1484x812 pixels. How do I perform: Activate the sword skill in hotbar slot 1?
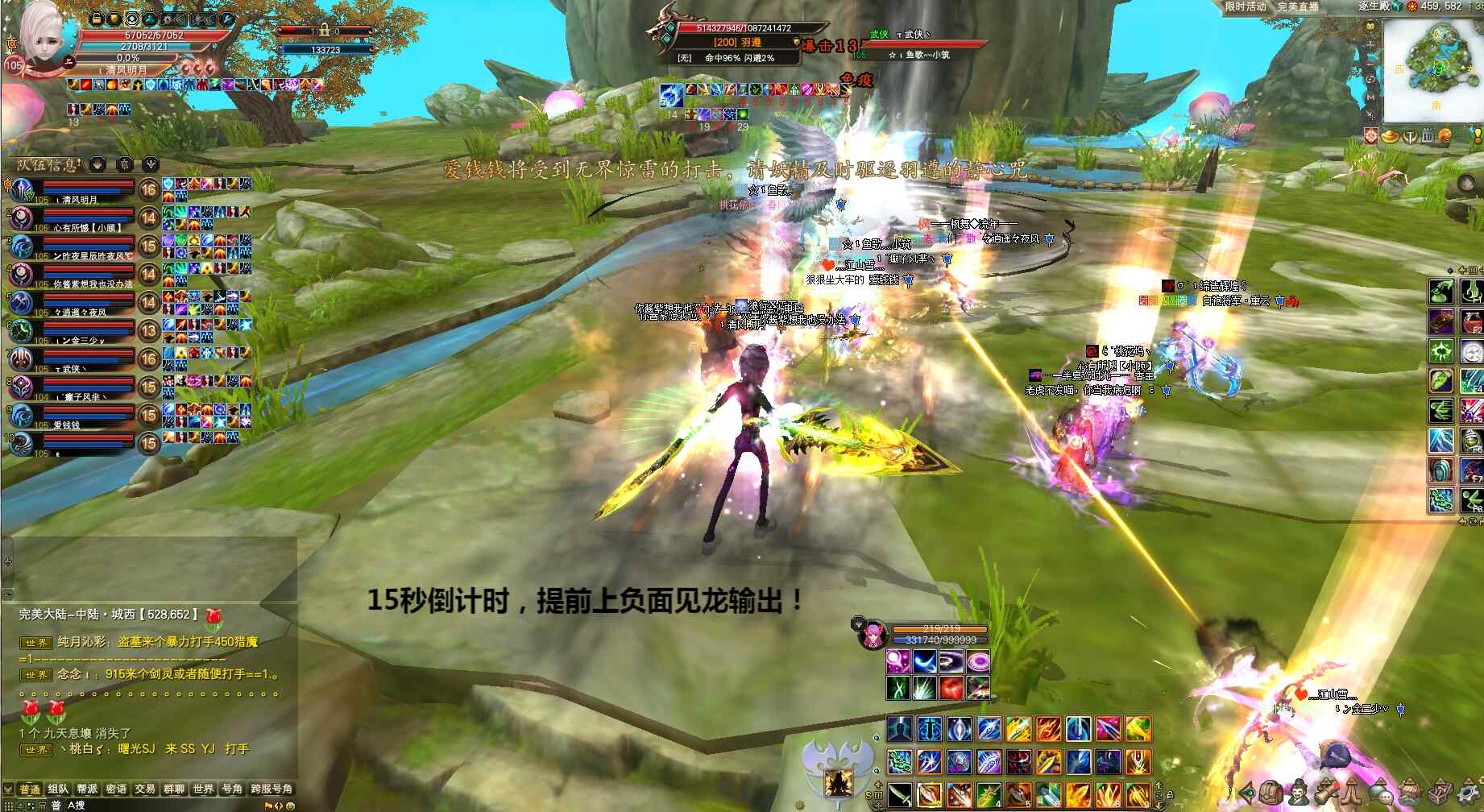point(900,793)
